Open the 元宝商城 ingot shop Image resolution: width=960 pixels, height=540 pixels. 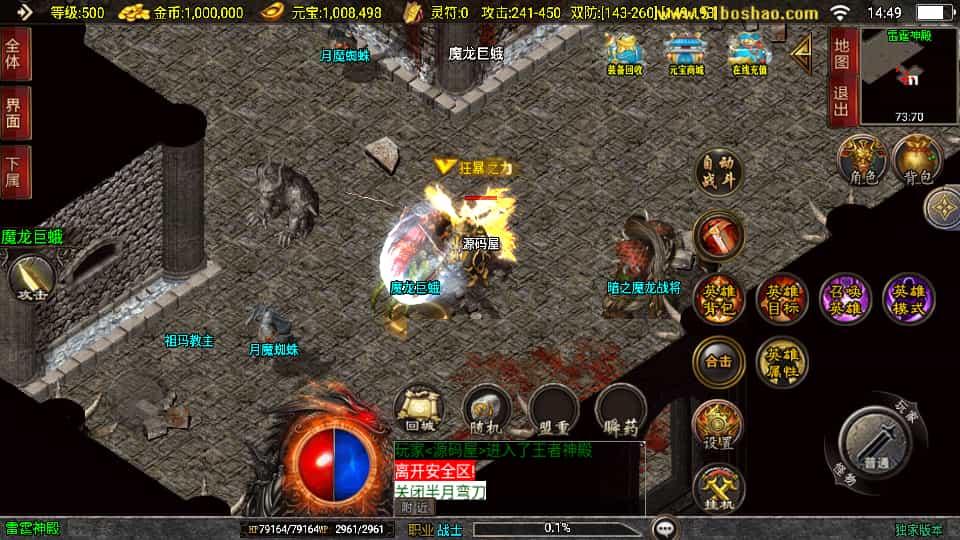pyautogui.click(x=686, y=53)
